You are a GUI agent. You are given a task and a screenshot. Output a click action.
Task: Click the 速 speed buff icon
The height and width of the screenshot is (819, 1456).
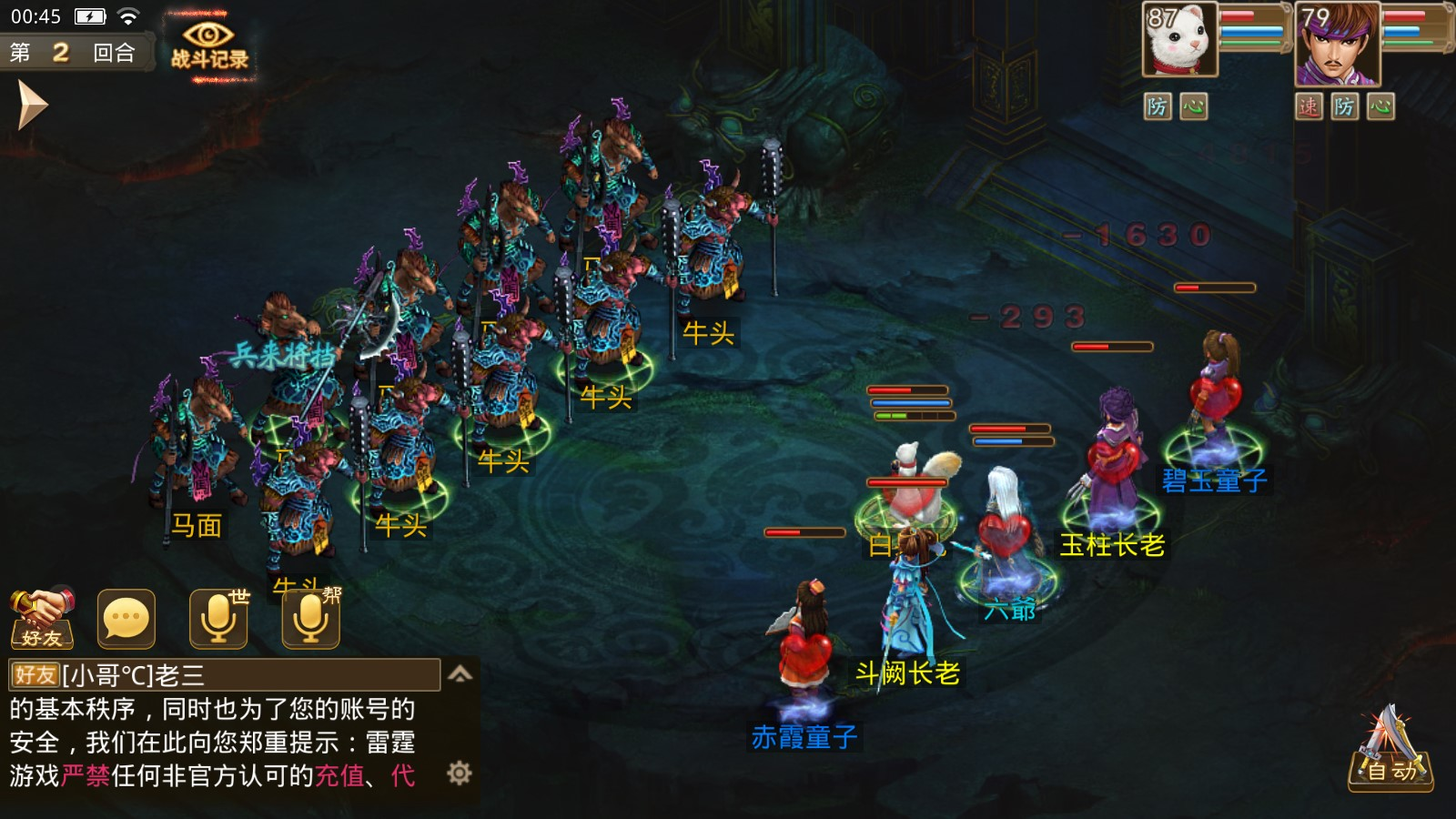tap(1309, 106)
